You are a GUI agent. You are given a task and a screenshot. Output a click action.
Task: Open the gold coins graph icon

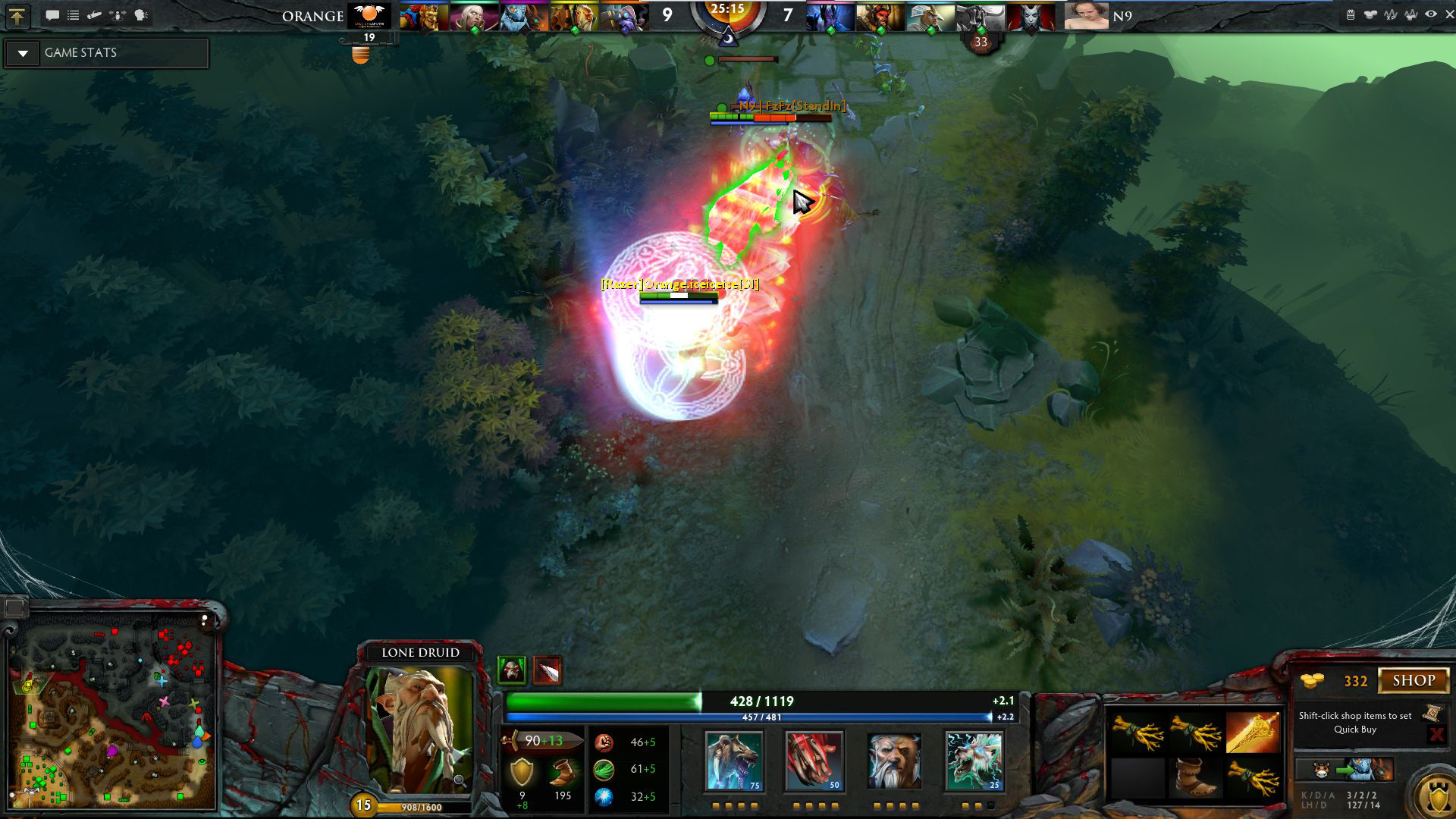coord(1370,14)
